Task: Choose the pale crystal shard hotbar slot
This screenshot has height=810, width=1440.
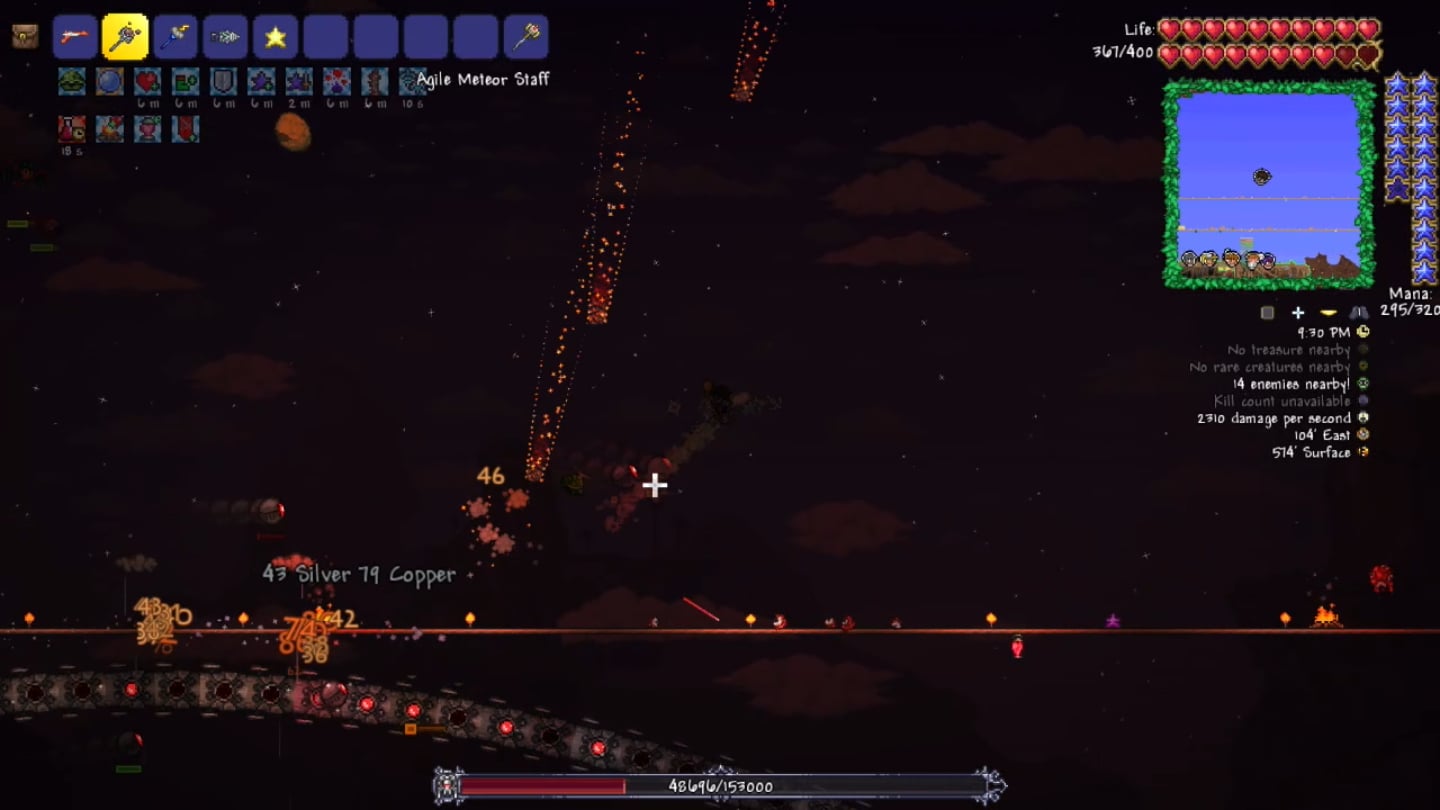Action: pyautogui.click(x=225, y=37)
